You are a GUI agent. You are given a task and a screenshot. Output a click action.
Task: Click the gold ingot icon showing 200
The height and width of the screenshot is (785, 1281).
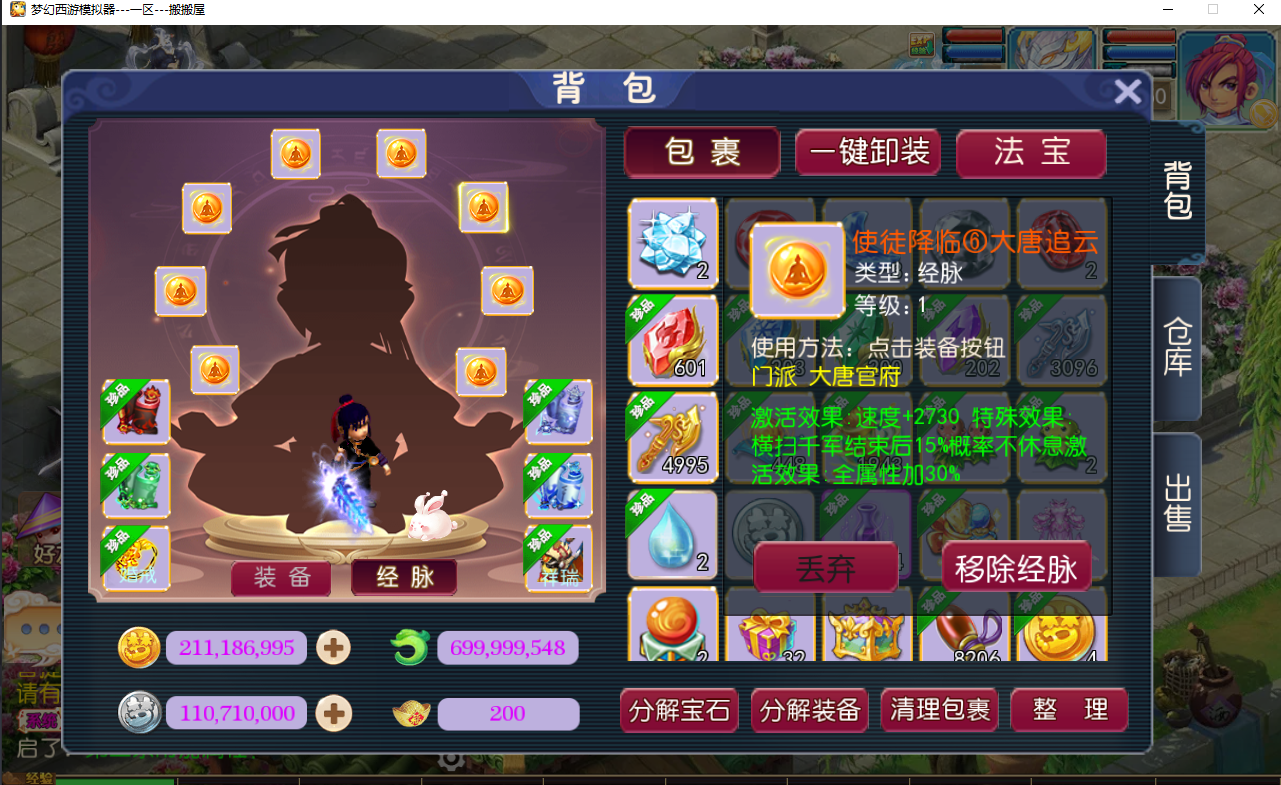[x=410, y=712]
